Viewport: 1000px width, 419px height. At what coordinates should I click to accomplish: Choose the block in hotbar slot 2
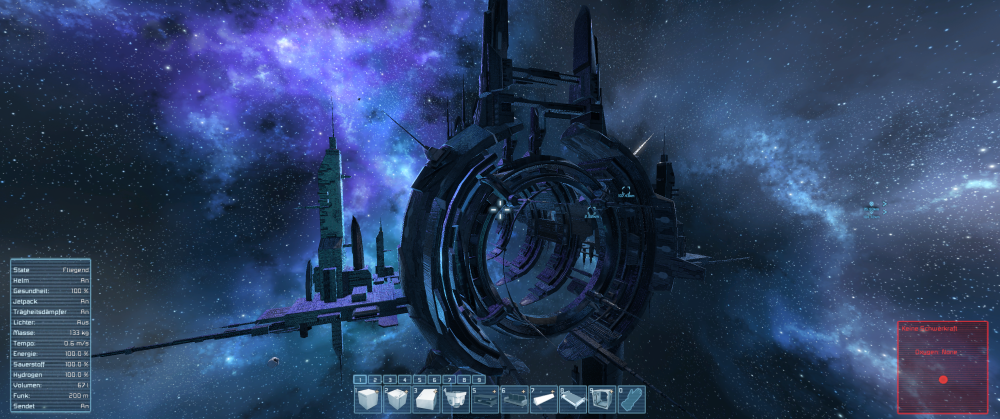pyautogui.click(x=398, y=399)
